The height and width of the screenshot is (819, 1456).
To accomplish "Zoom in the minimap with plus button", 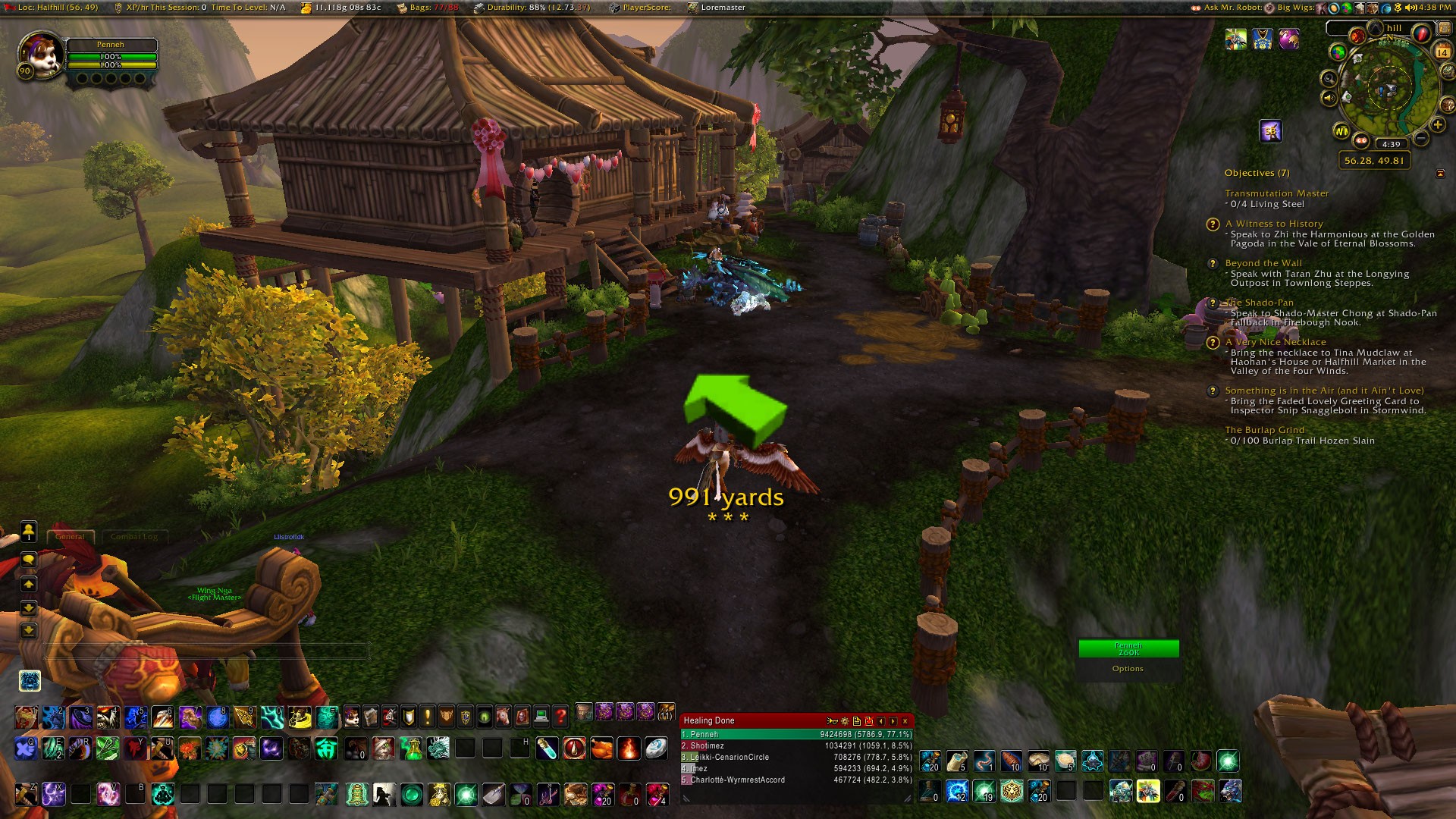I will pyautogui.click(x=1438, y=125).
